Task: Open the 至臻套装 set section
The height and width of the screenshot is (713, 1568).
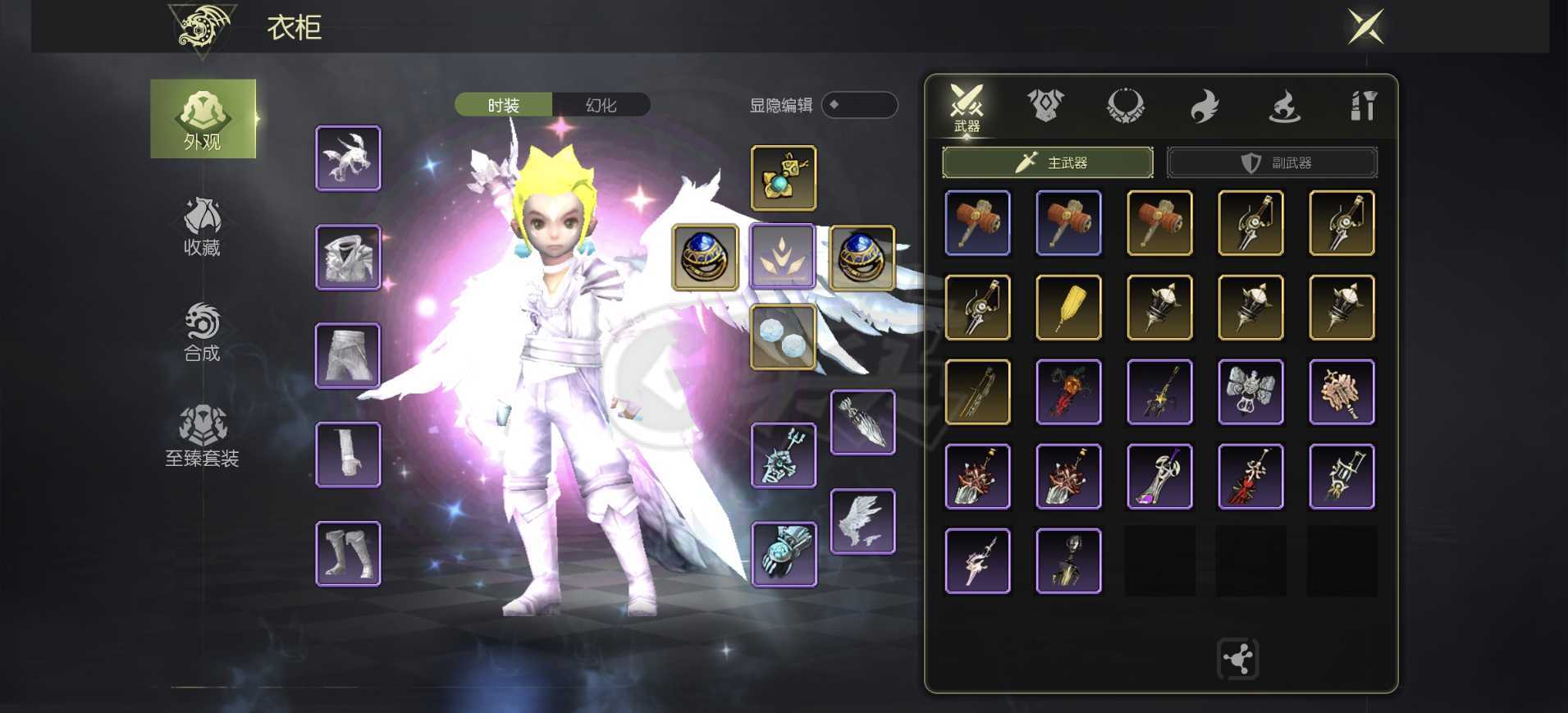Action: (x=202, y=436)
